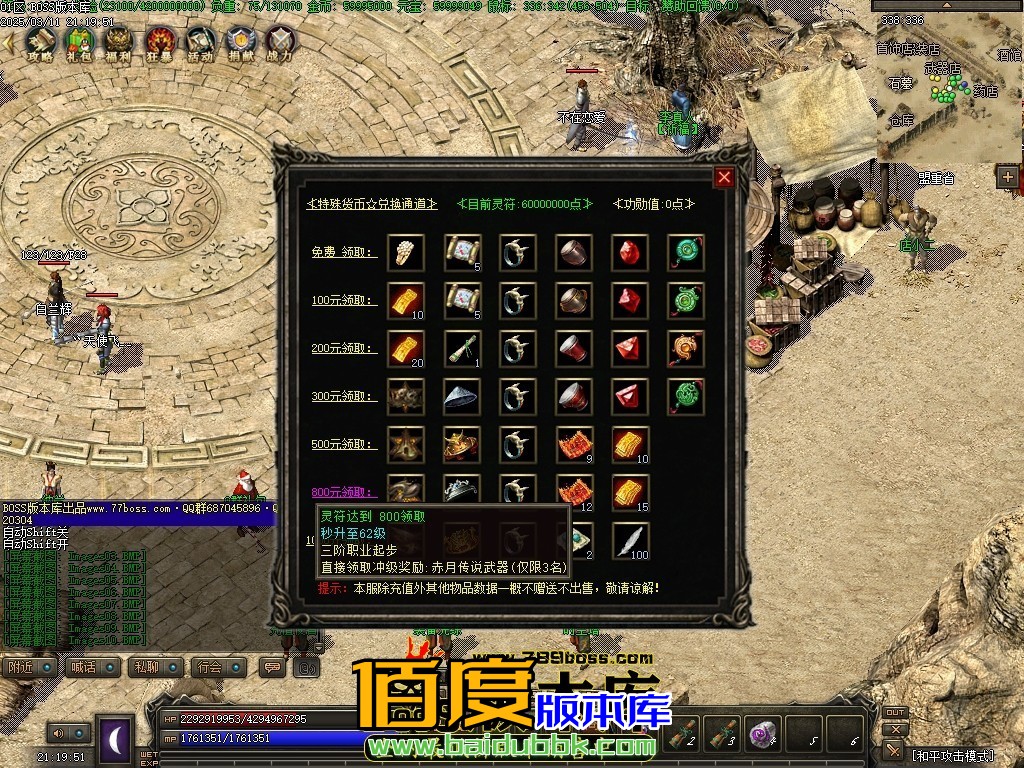This screenshot has width=1024, height=768.
Task: Claim the 500元领取 reward tier
Action: [x=344, y=444]
